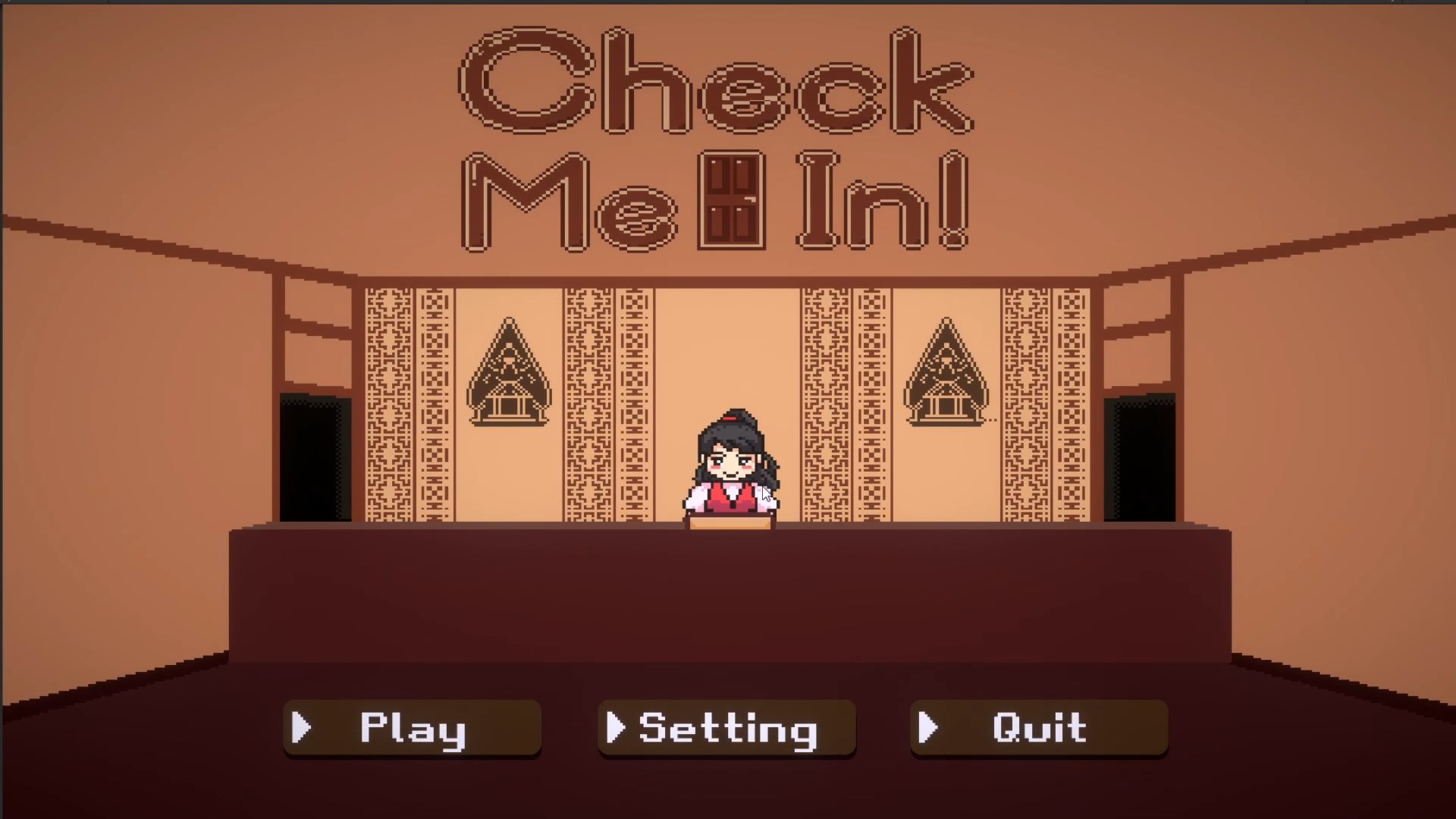Open the Setting menu
Viewport: 1456px width, 819px height.
[x=726, y=729]
